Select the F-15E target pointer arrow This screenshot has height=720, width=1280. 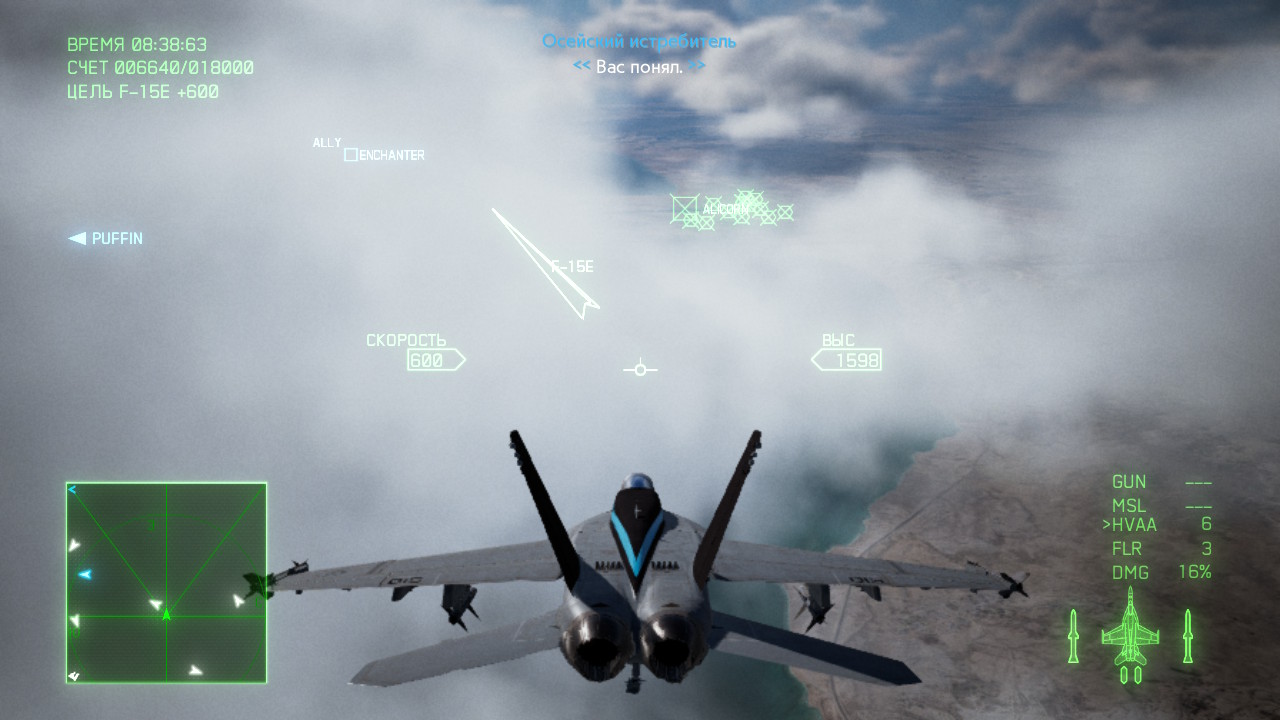click(x=545, y=264)
